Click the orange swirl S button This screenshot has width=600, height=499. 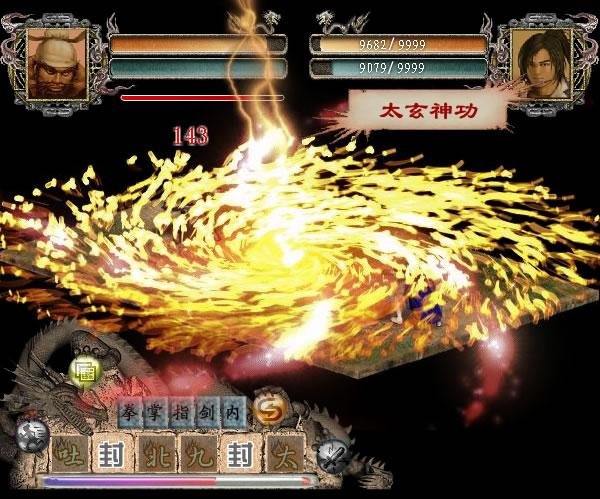click(266, 408)
